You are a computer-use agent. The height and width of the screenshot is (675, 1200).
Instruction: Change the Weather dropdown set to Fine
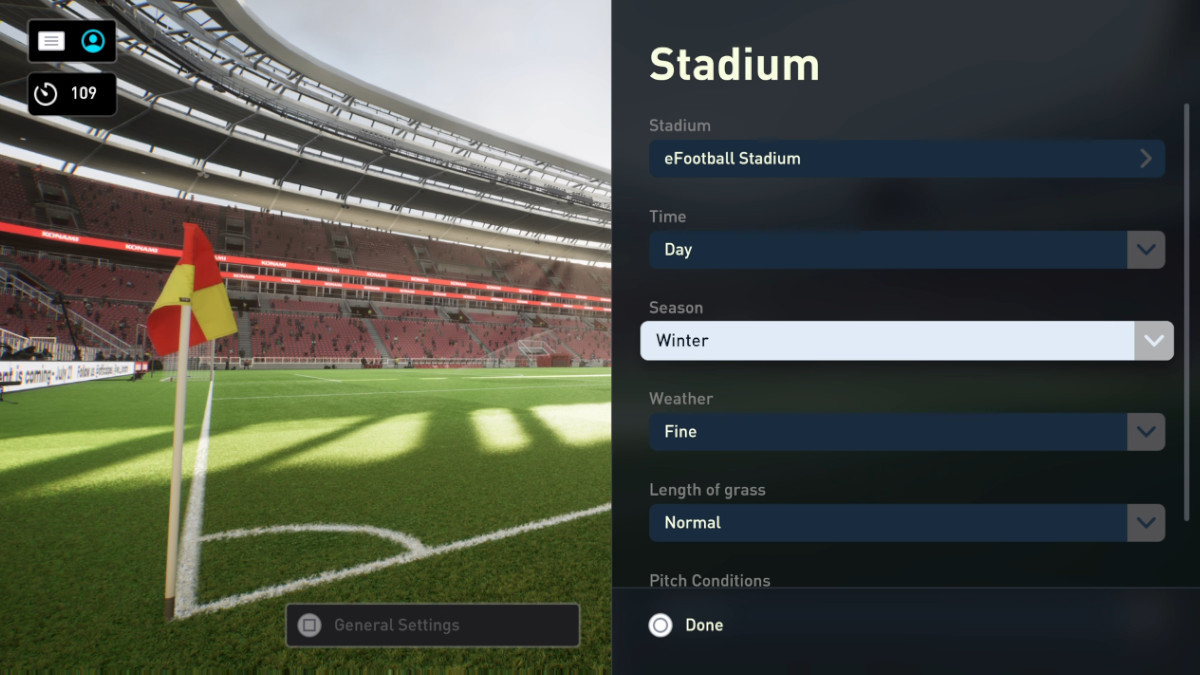(x=906, y=432)
